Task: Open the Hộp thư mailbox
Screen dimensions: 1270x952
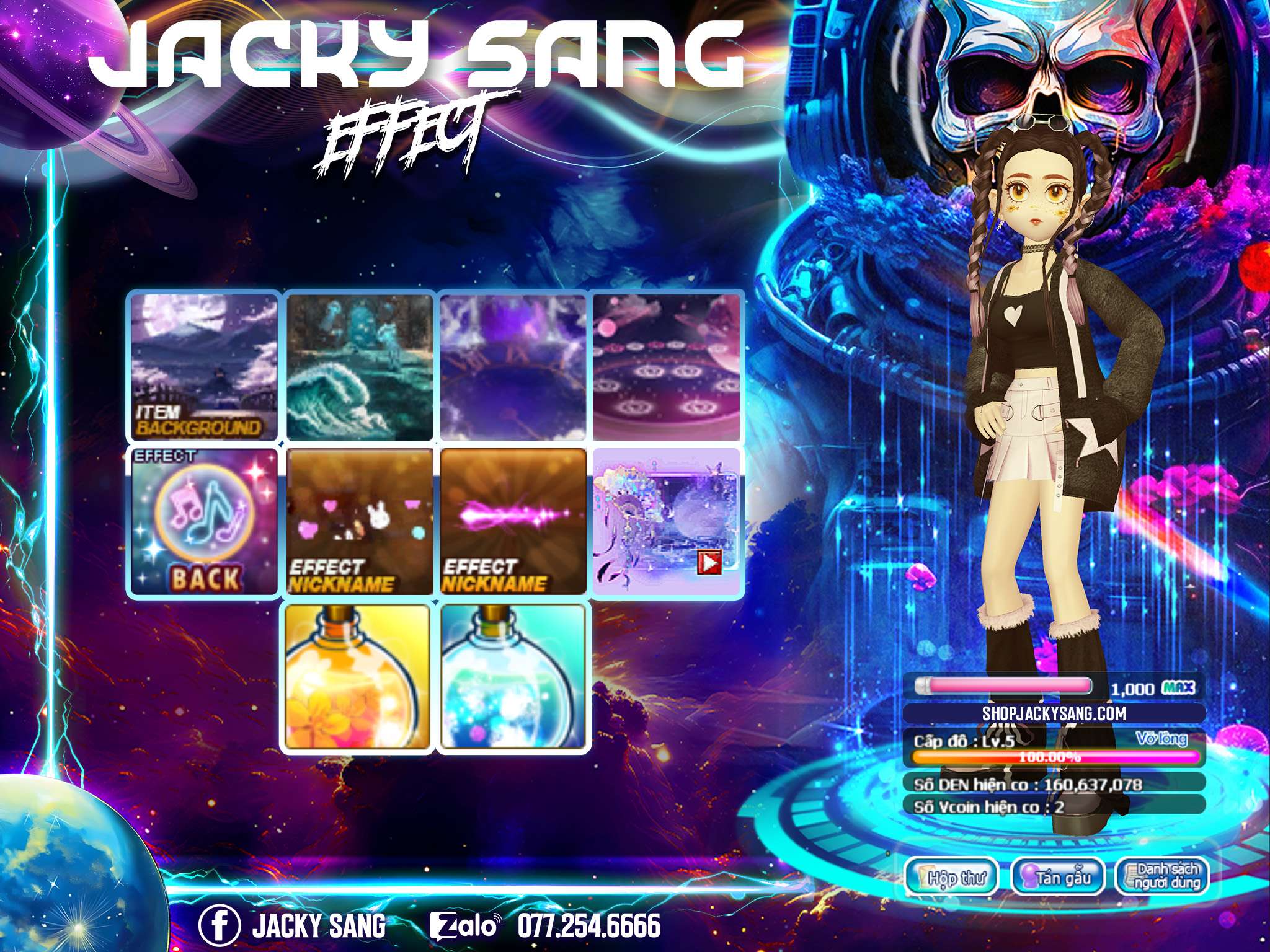Action: pos(952,876)
